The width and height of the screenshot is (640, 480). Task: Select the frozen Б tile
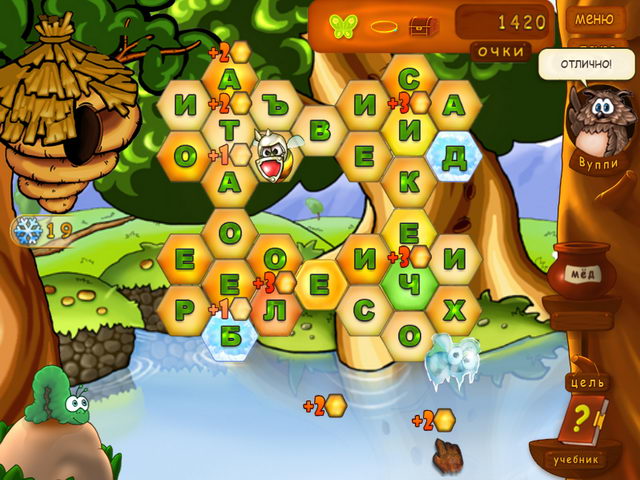point(230,336)
